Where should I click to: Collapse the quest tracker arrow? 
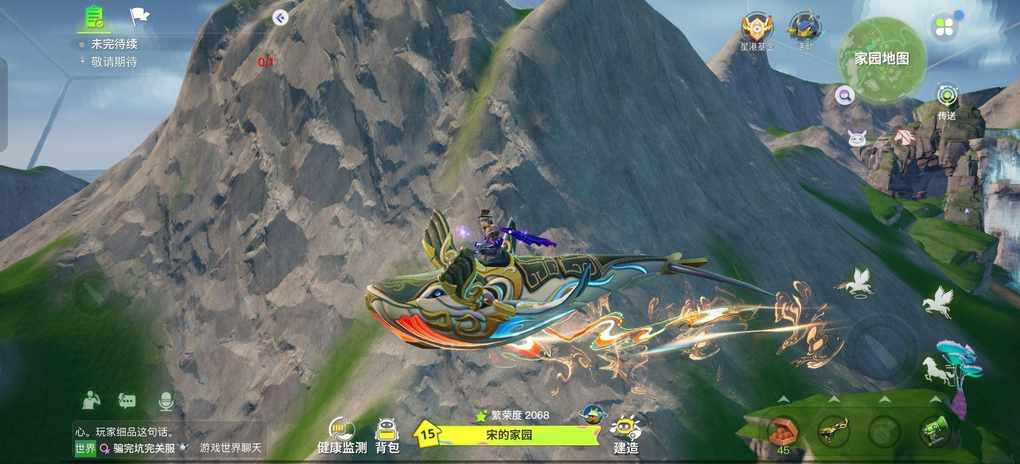(x=280, y=17)
